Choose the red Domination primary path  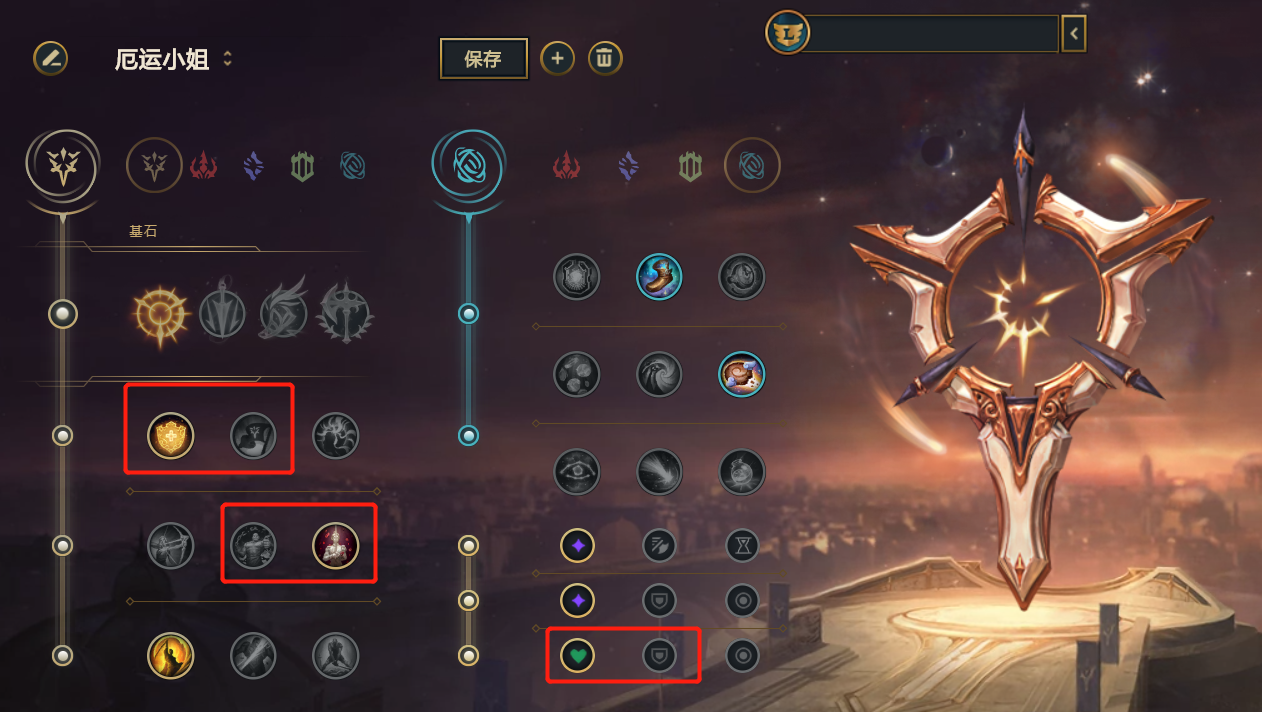click(x=204, y=165)
